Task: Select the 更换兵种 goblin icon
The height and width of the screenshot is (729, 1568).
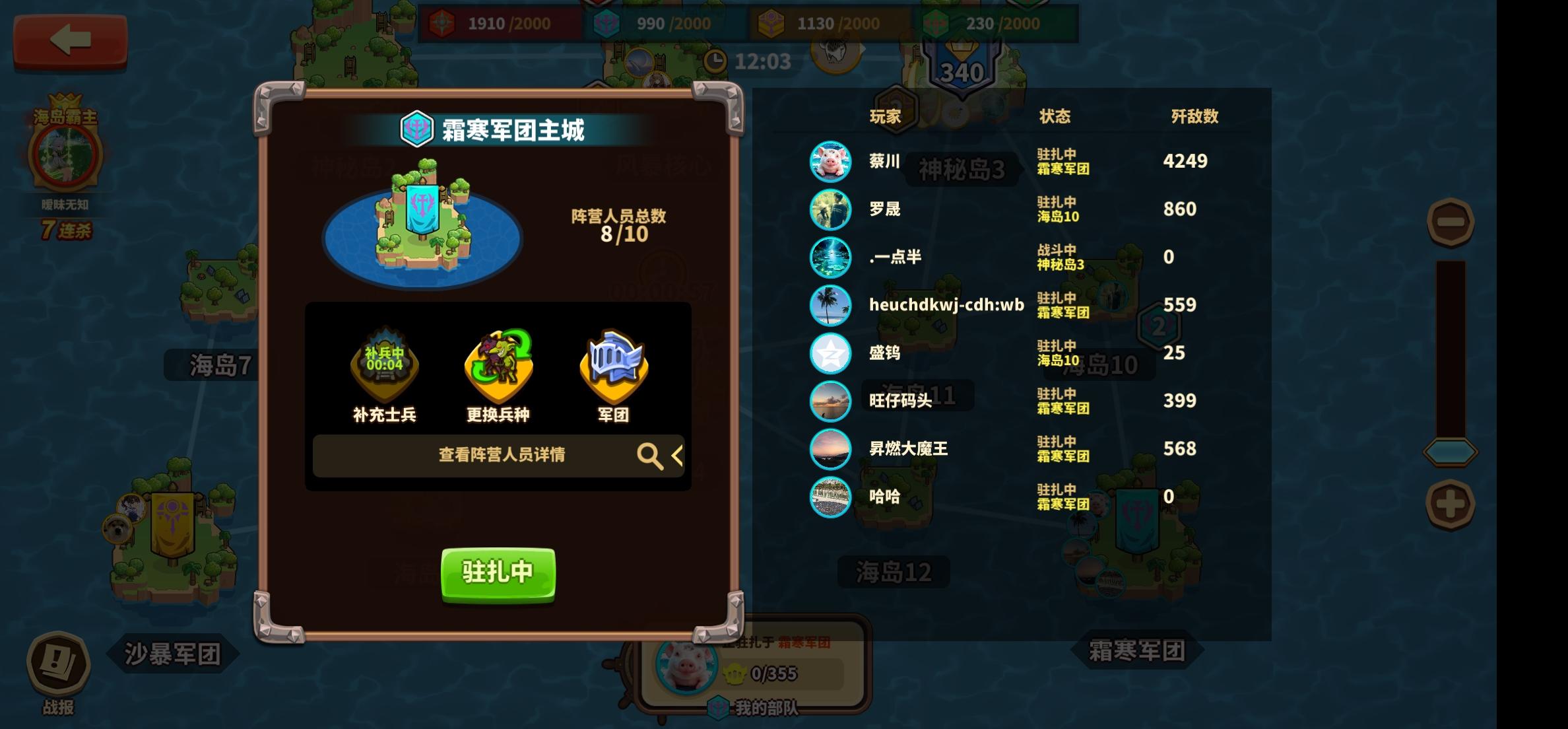Action: pyautogui.click(x=497, y=370)
